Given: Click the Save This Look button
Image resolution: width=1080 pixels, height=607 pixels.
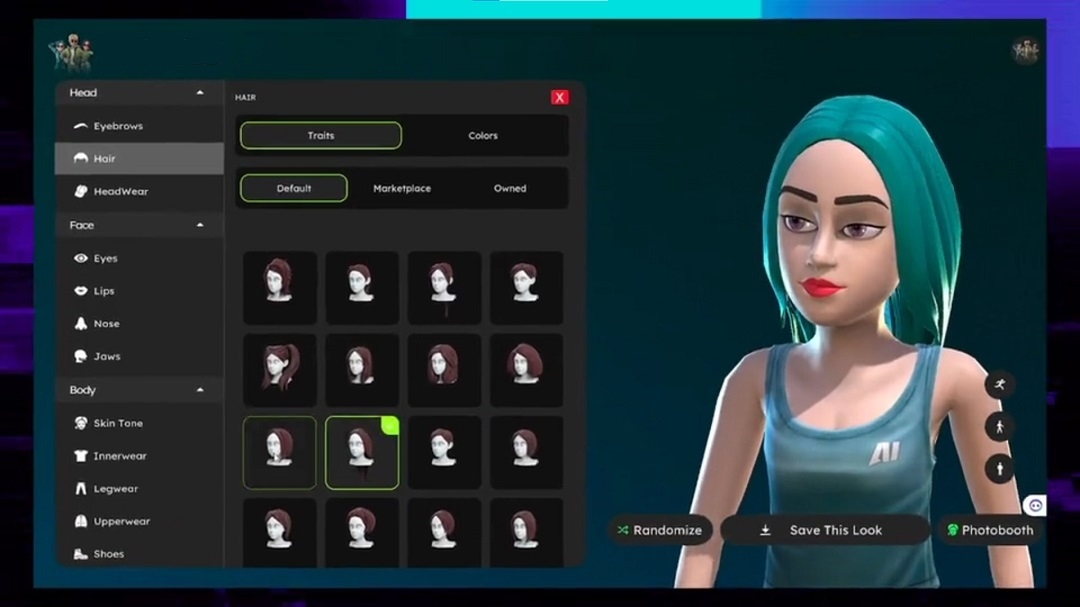Looking at the screenshot, I should (x=825, y=530).
